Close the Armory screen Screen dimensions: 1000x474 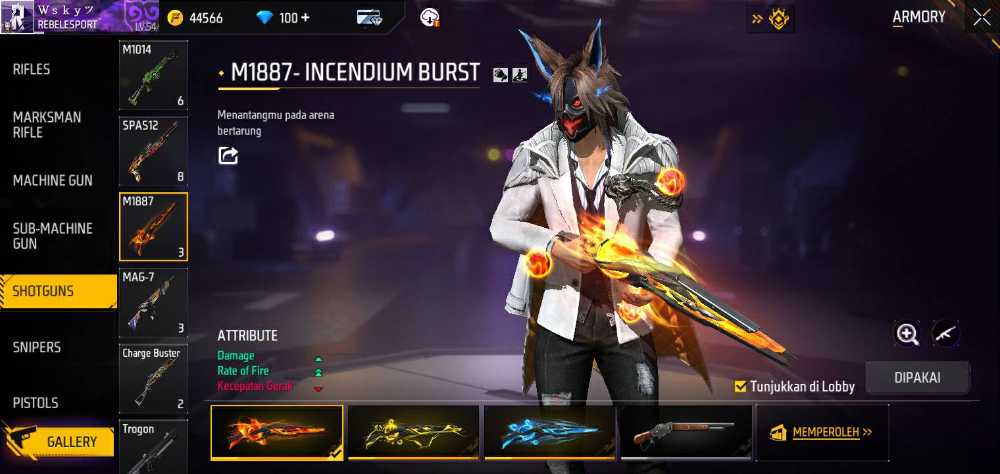point(979,17)
